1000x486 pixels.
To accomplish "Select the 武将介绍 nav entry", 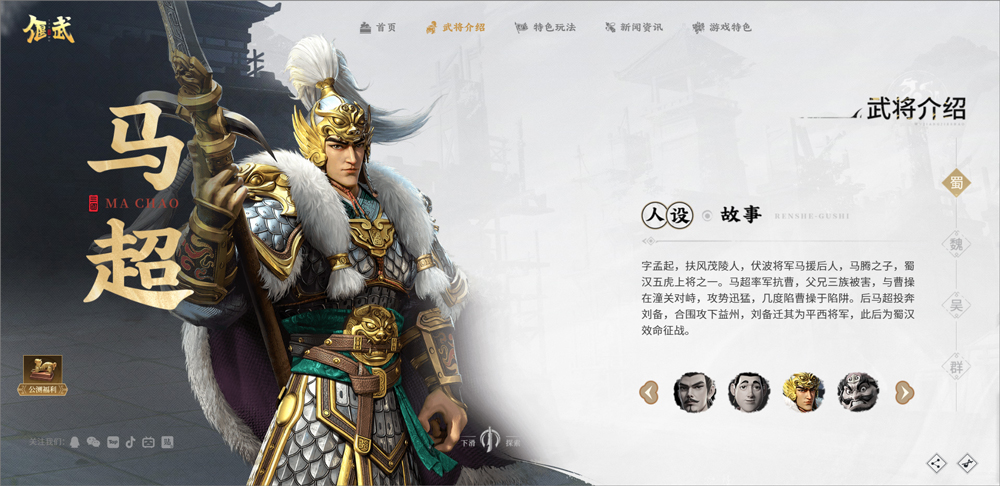I will tap(456, 27).
